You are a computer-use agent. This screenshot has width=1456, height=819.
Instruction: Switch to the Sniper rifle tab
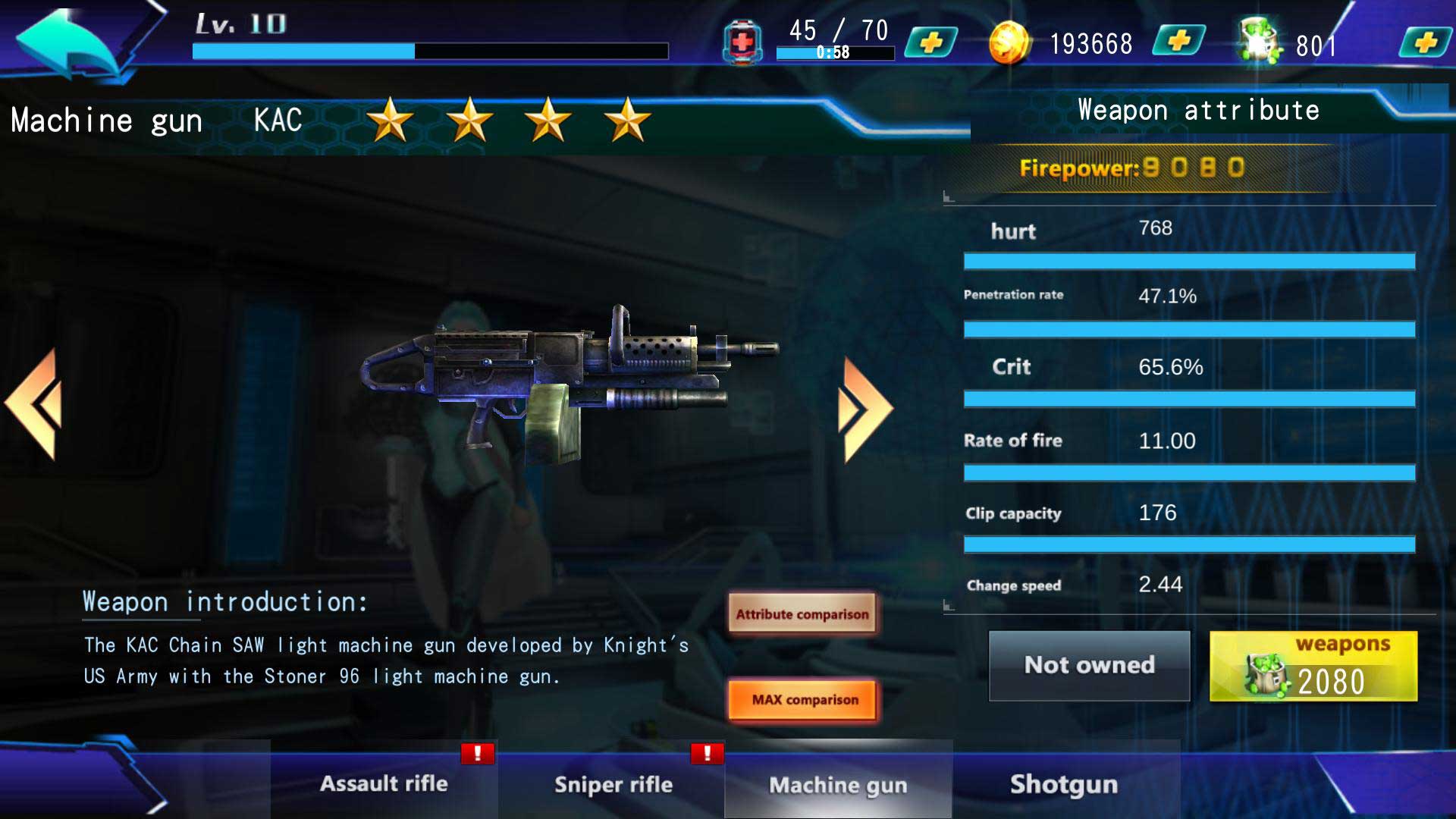click(x=613, y=784)
